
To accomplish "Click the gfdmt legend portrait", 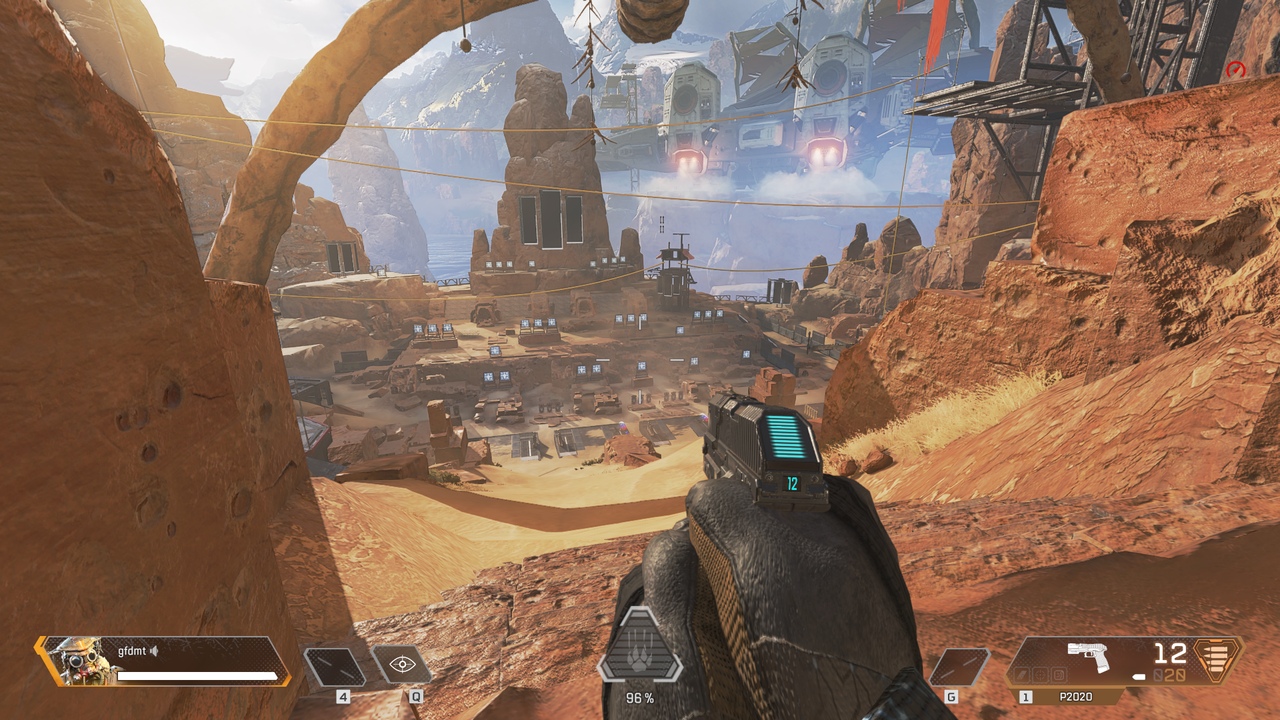I will (x=79, y=661).
